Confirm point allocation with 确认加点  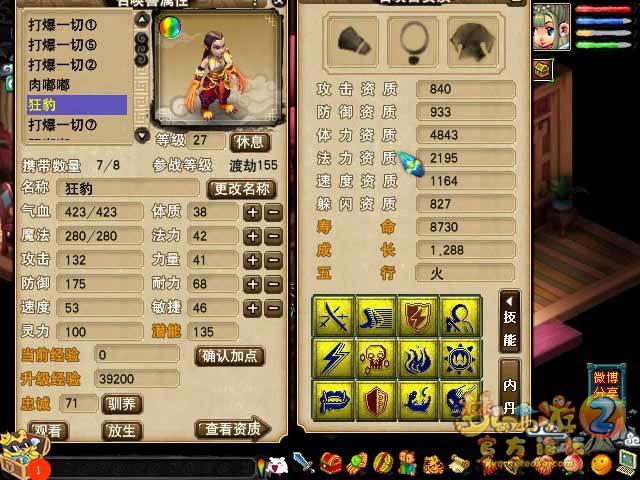coord(229,355)
